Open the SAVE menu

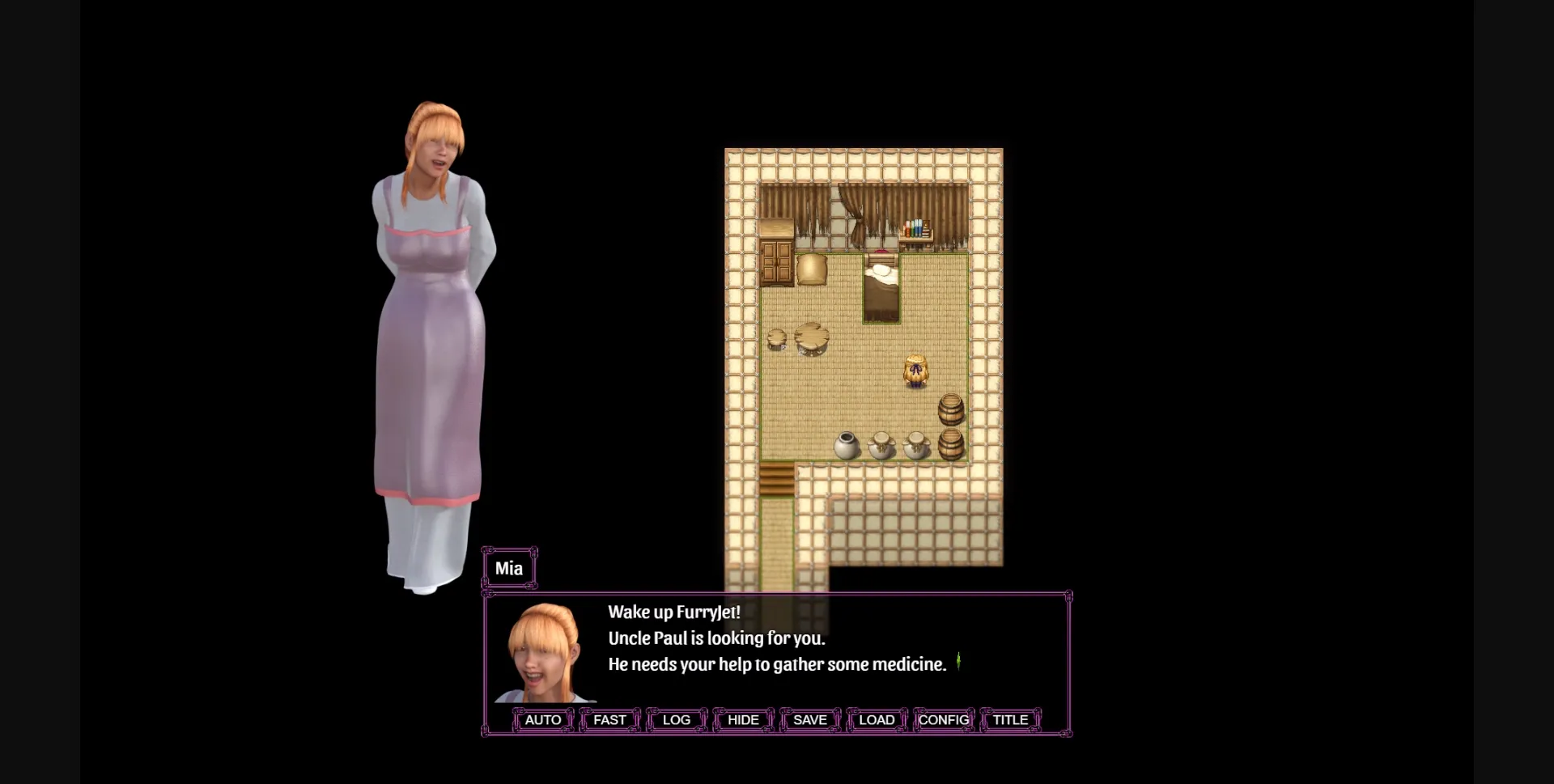(809, 719)
